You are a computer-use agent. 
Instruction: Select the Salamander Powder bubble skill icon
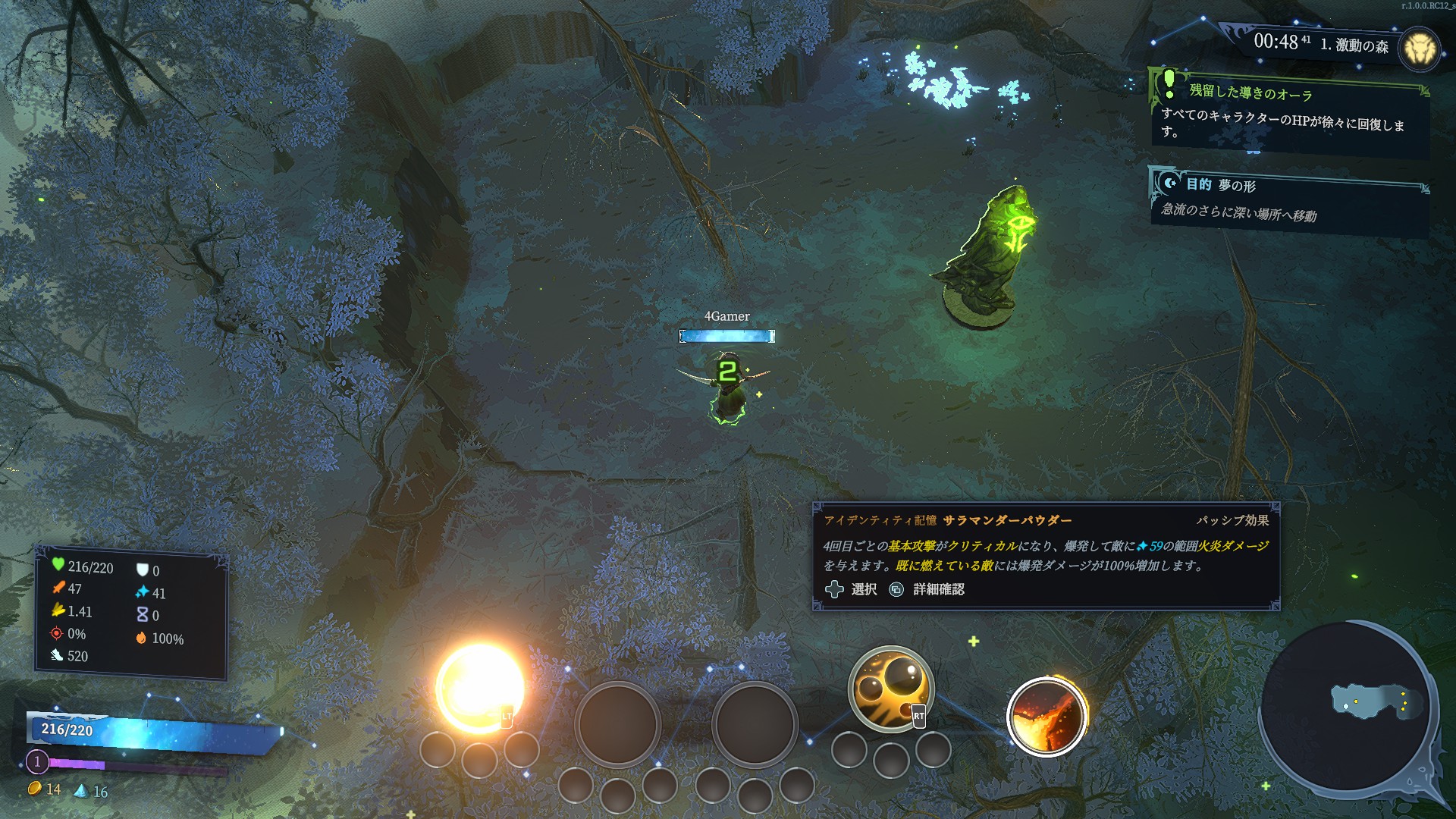(x=890, y=688)
